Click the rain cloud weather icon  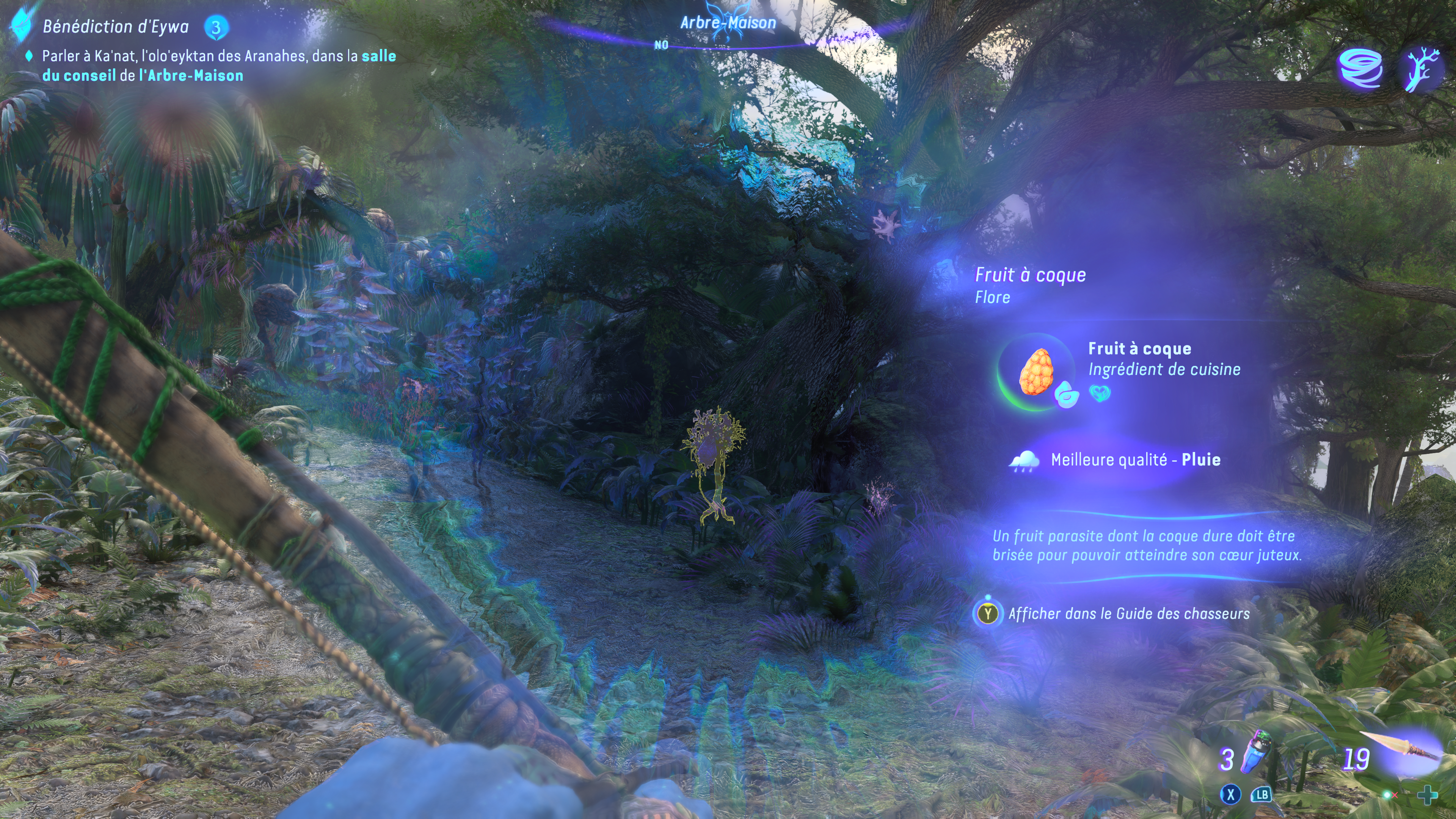1024,460
